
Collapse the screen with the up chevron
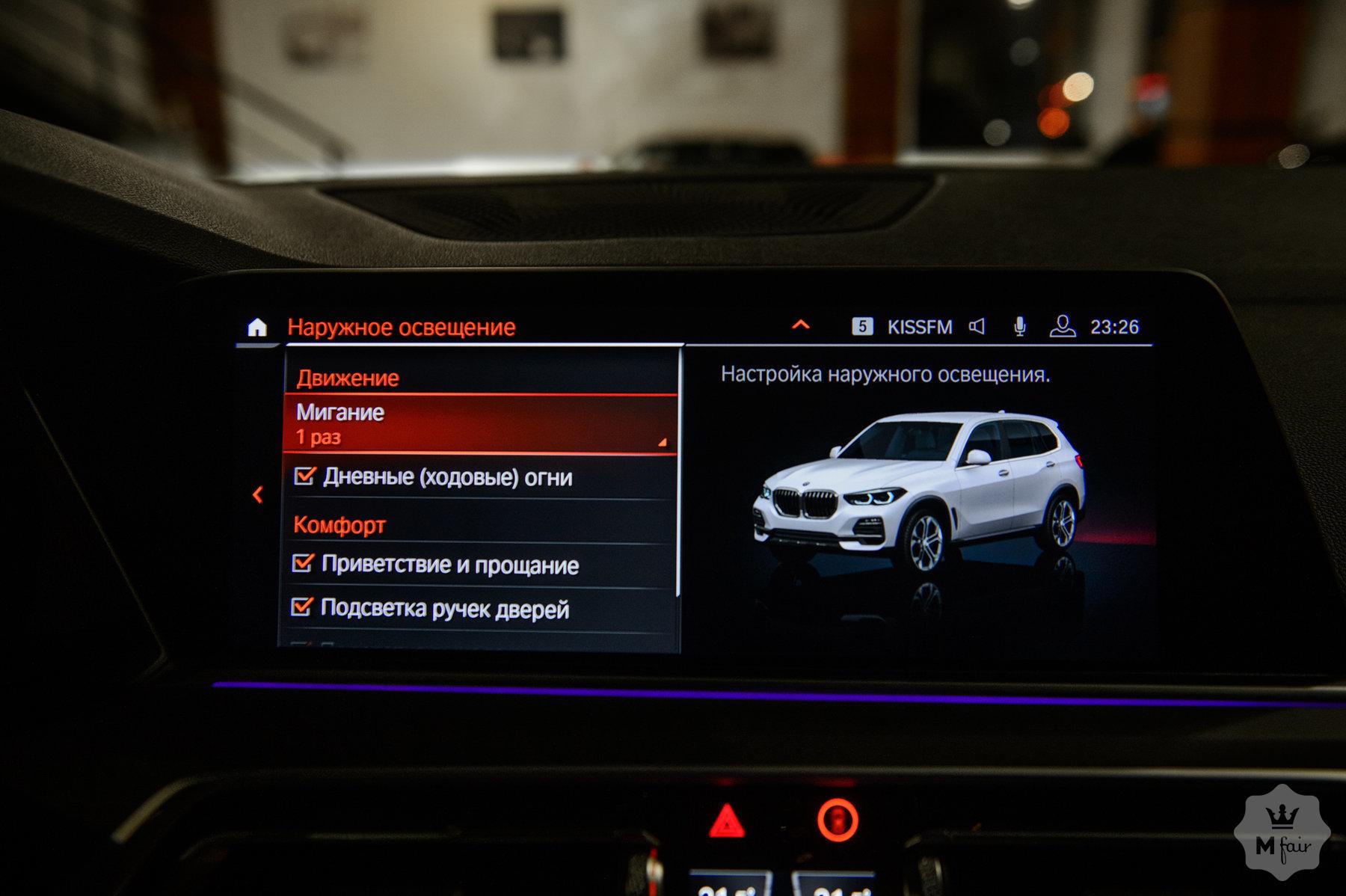[799, 325]
